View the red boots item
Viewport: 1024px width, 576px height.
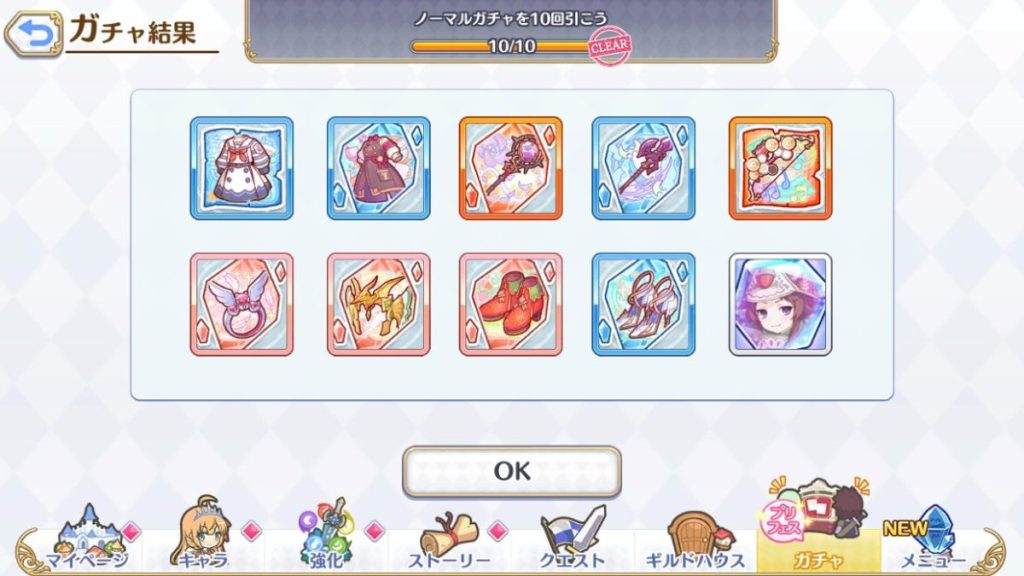click(x=510, y=304)
